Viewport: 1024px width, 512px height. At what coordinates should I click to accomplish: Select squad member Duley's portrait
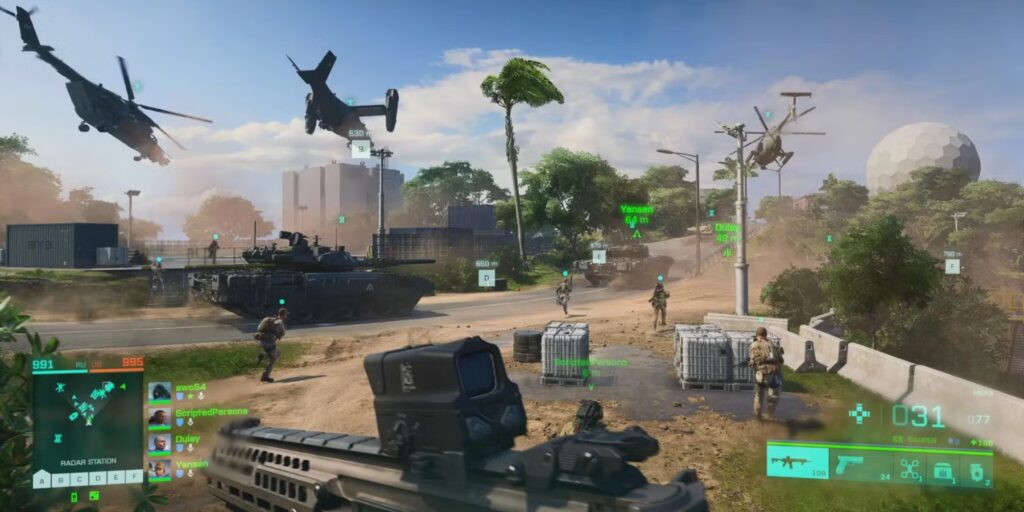tap(159, 443)
